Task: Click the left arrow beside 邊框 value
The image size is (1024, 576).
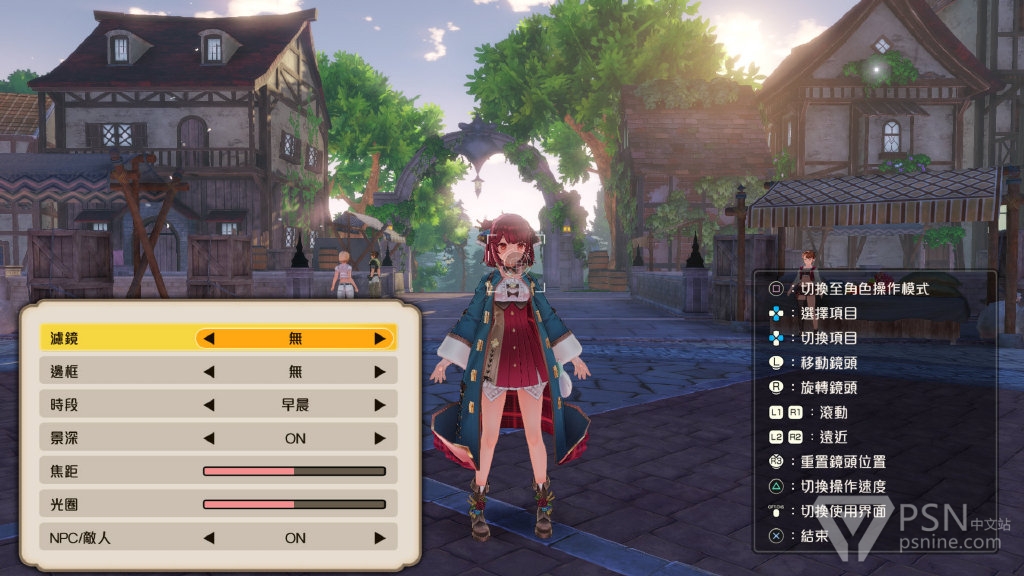Action: (x=209, y=372)
